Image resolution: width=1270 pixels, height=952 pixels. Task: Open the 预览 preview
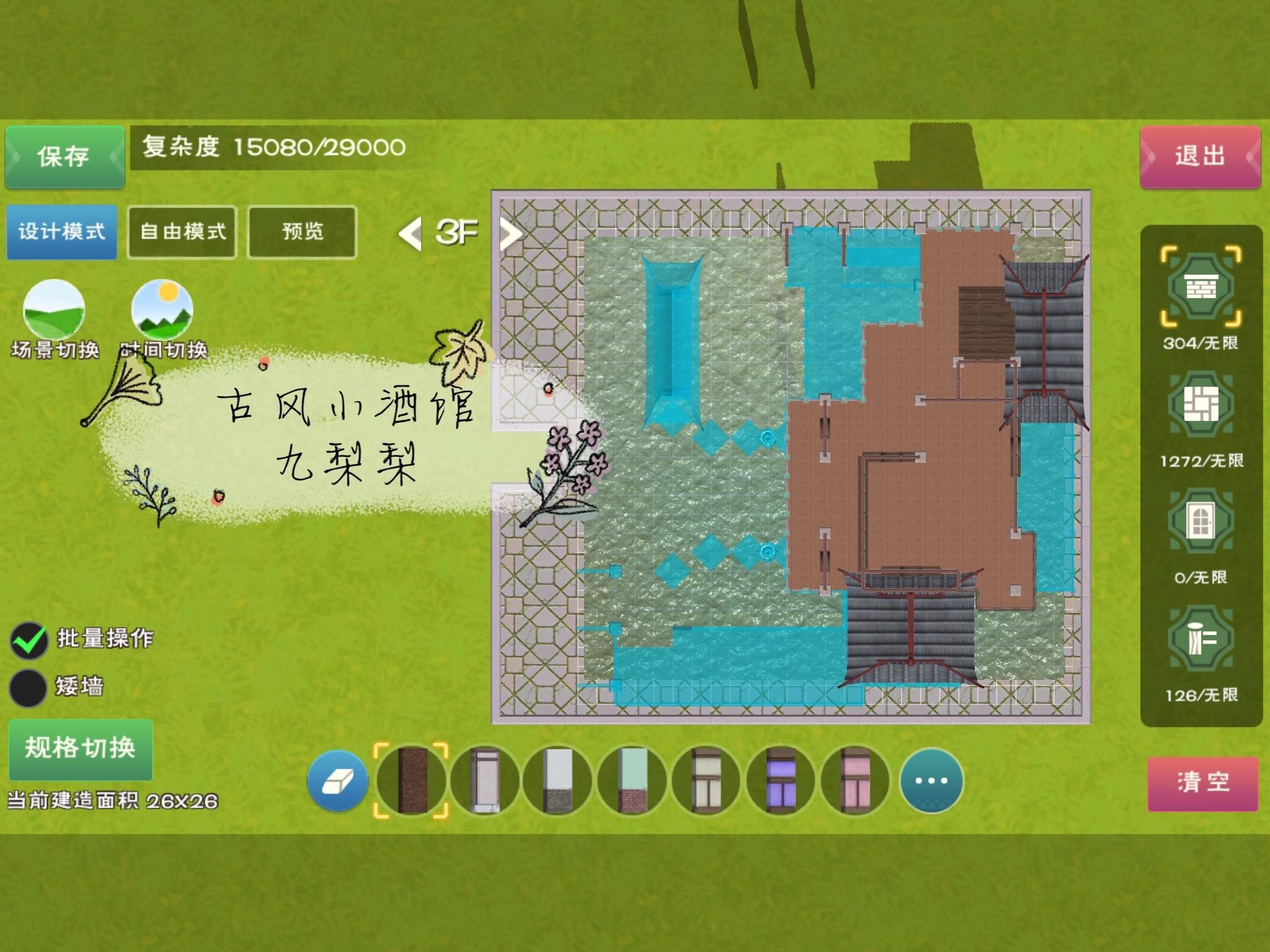click(302, 232)
